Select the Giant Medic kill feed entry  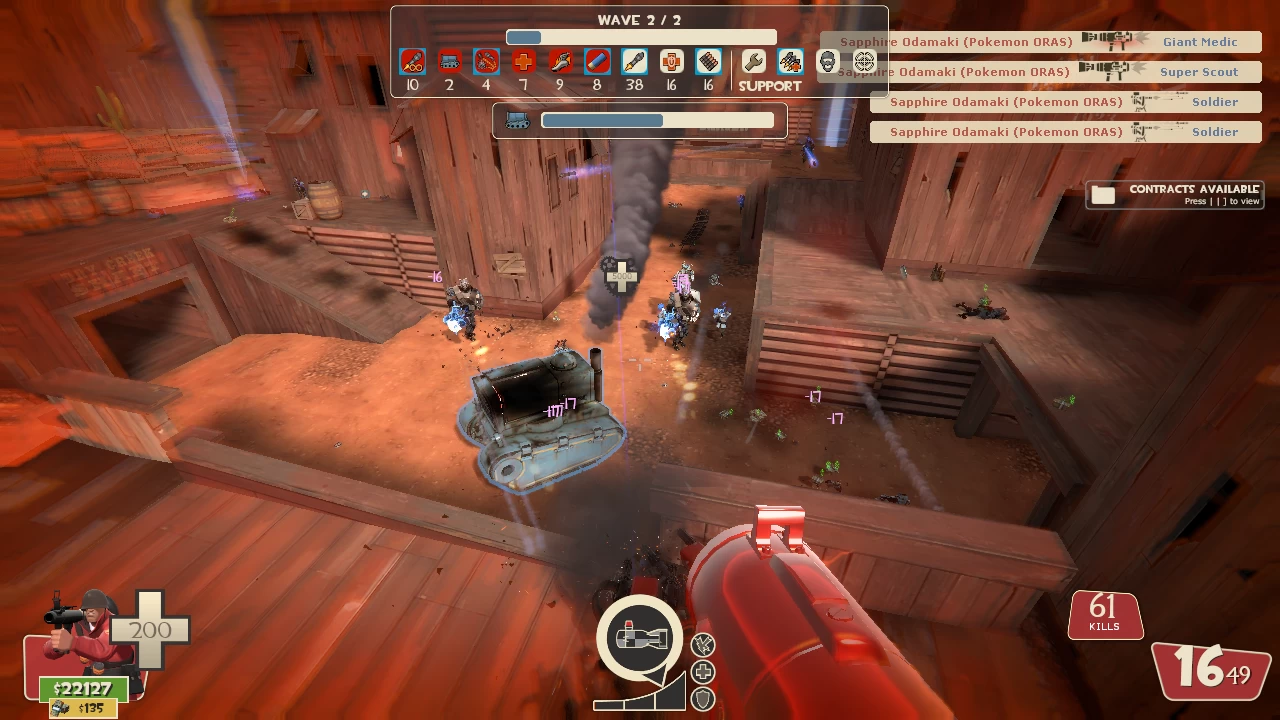coord(1040,42)
